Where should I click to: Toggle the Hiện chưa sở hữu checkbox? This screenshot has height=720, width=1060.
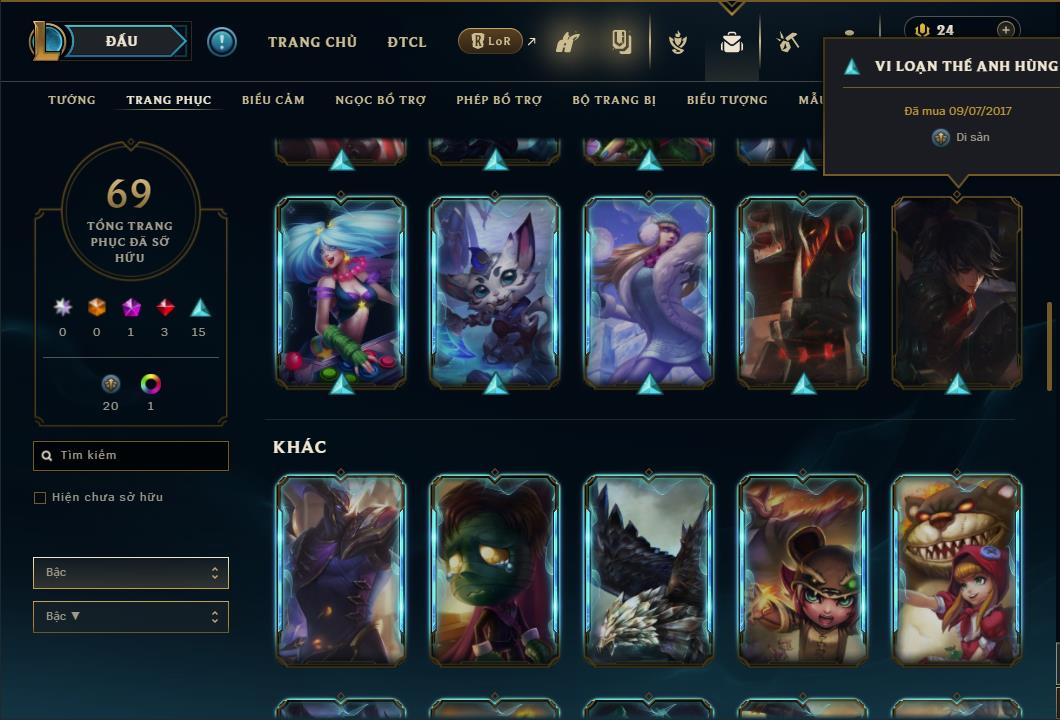click(x=40, y=498)
